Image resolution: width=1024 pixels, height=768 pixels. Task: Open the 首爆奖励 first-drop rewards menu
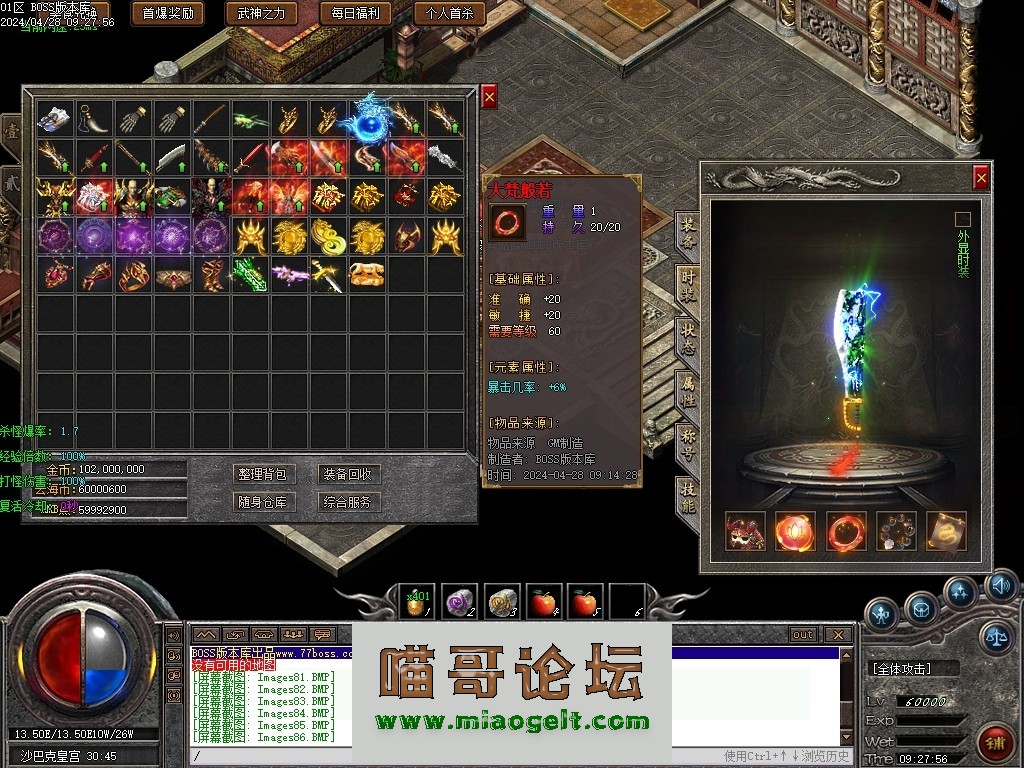pyautogui.click(x=168, y=13)
